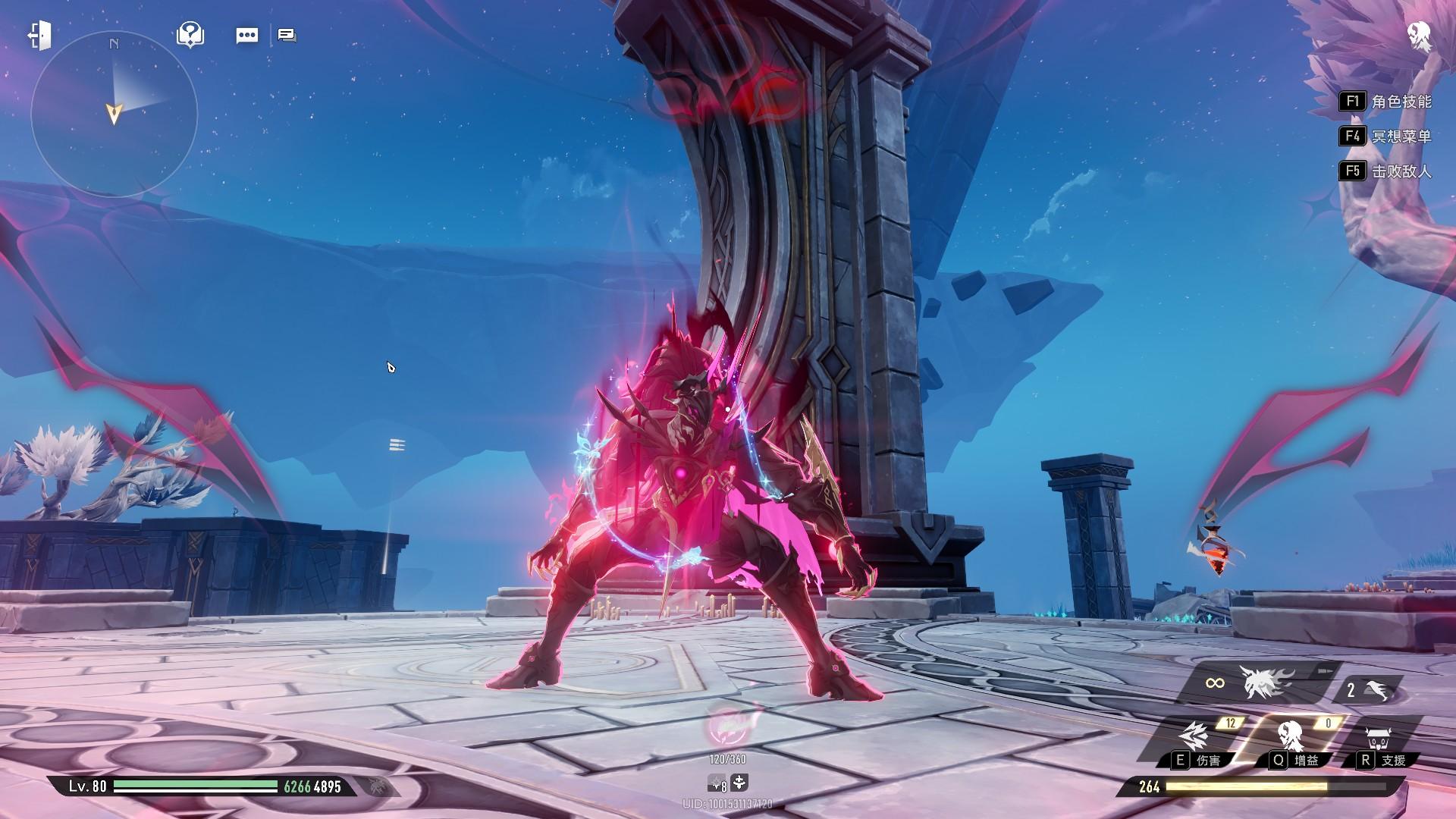Select the flaming beast head weapon icon
1456x819 pixels.
pyautogui.click(x=1265, y=683)
